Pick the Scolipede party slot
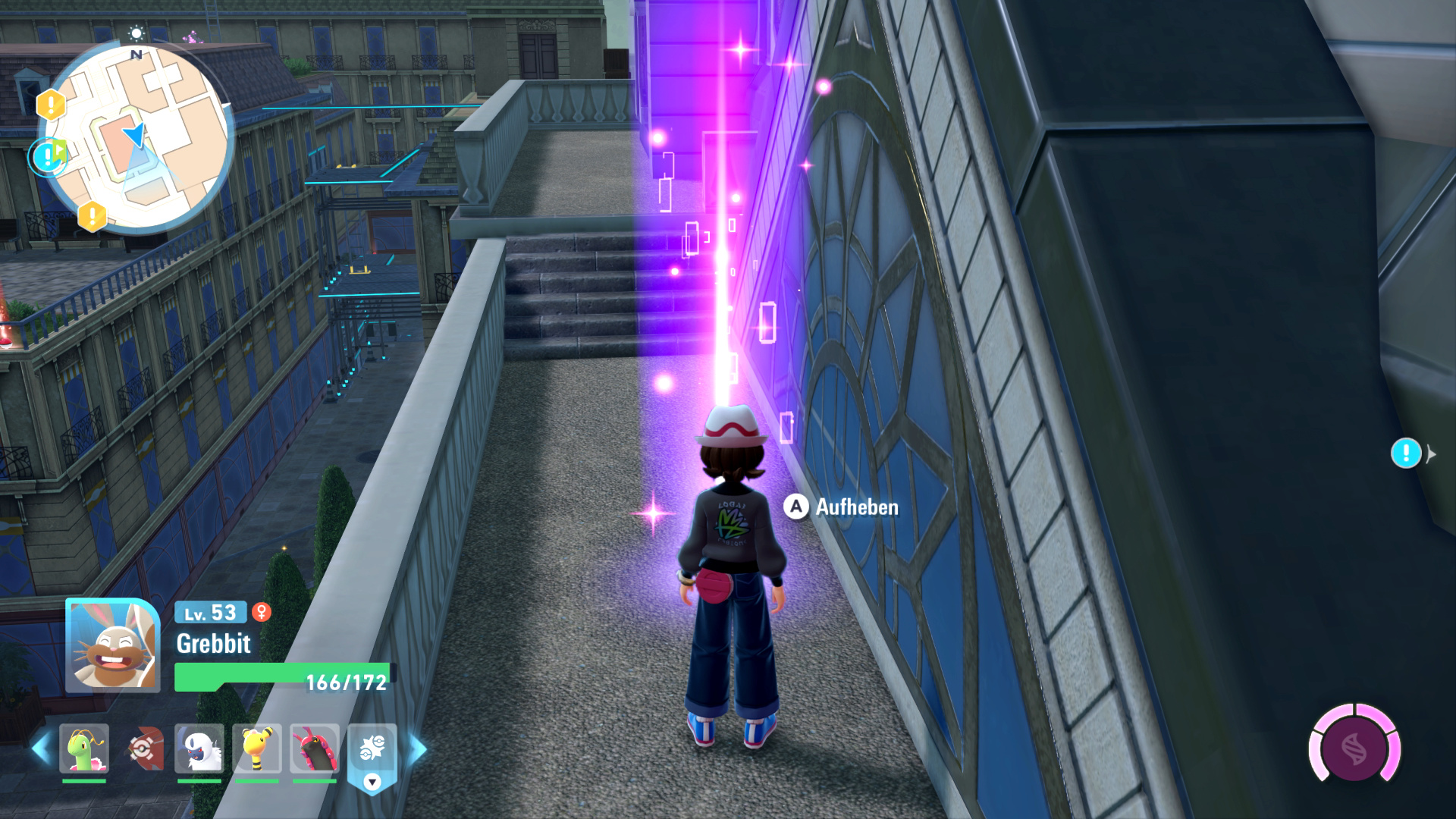This screenshot has width=1456, height=819. pyautogui.click(x=314, y=748)
